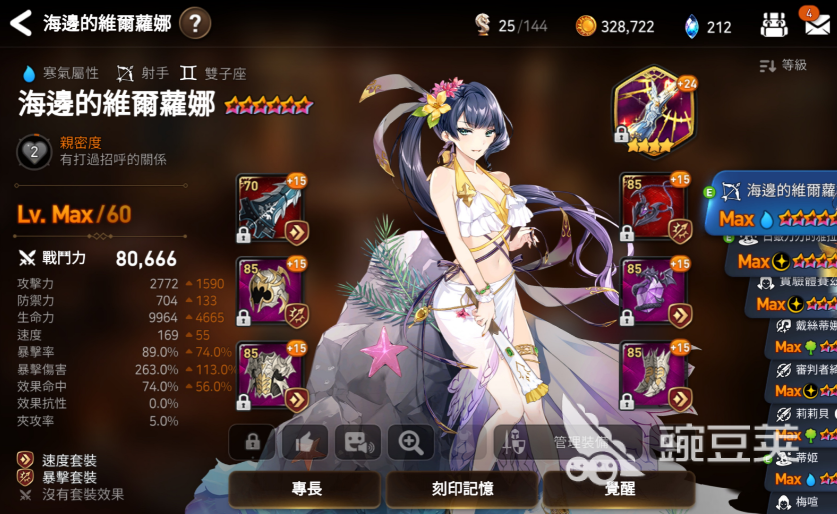This screenshot has height=514, width=837.
Task: Click the thumbs-up recommend button
Action: click(x=304, y=441)
